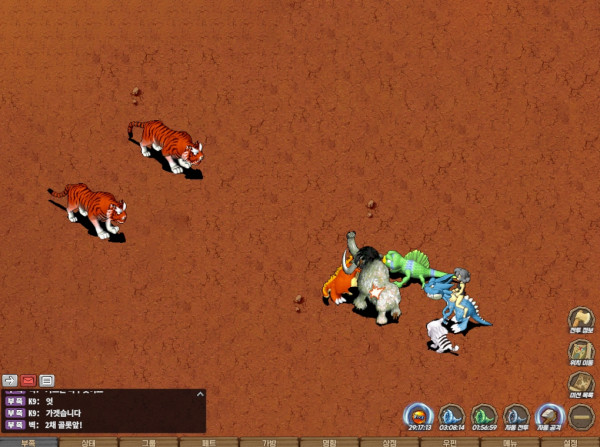Open the 상점 shop tab
Viewport: 600px width, 447px height.
coord(390,441)
